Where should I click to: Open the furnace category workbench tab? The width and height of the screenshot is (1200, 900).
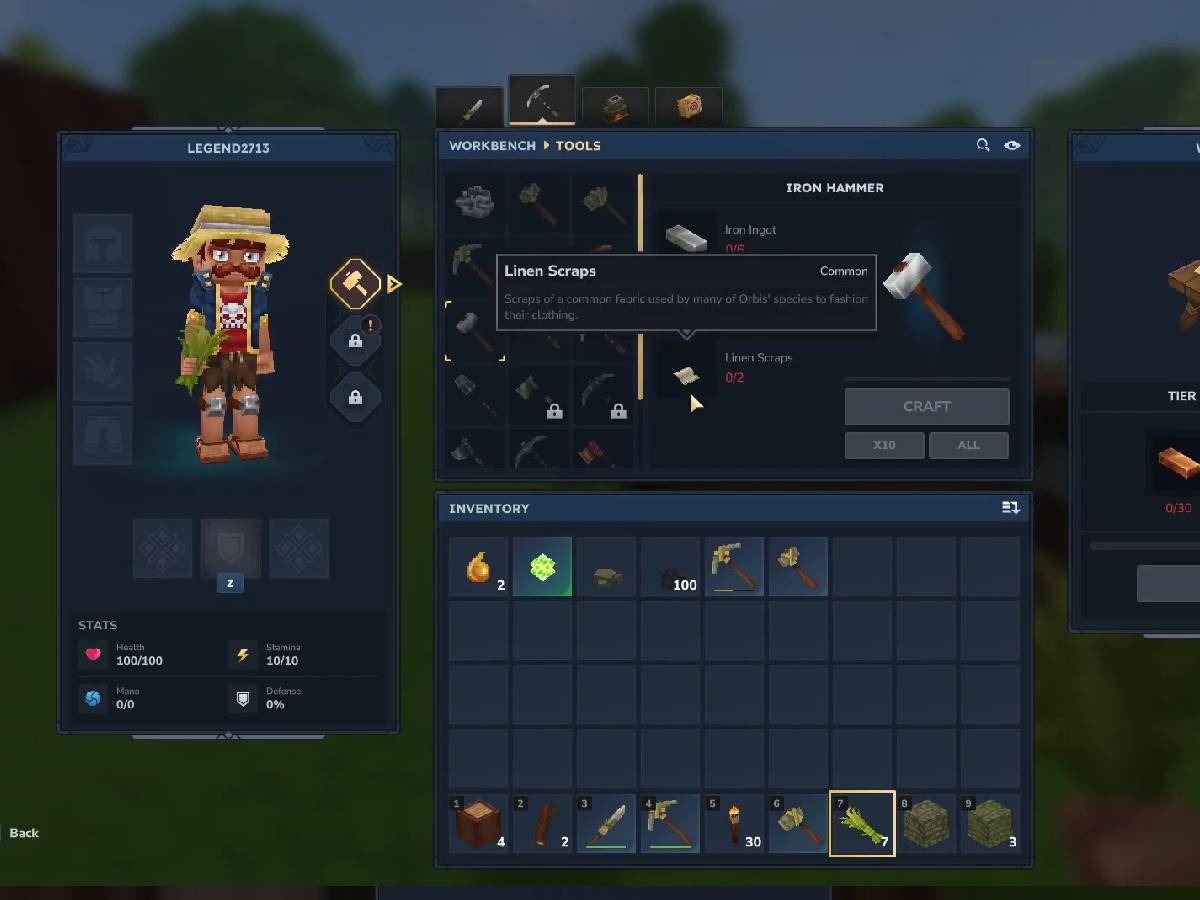coord(615,108)
